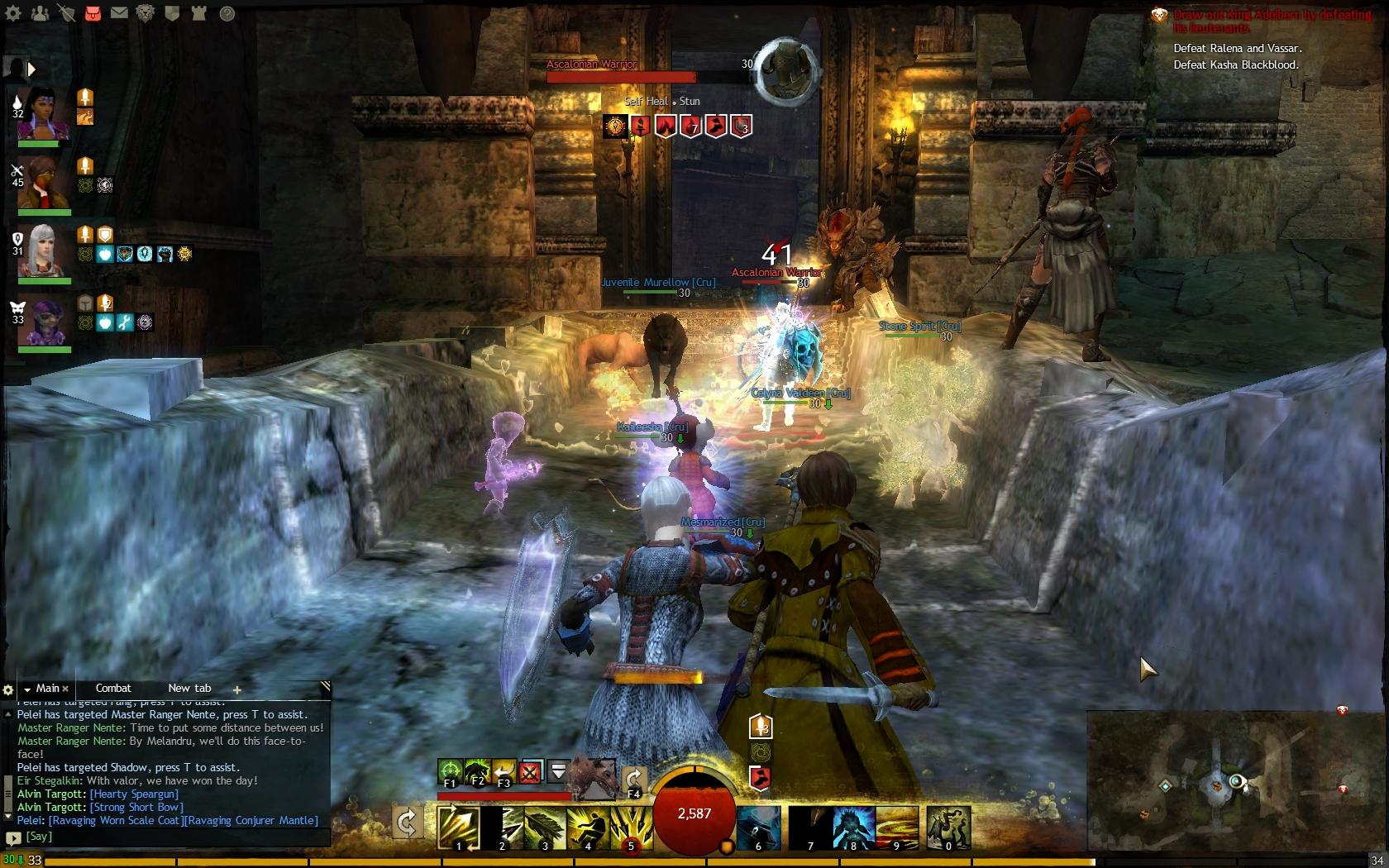The image size is (1389, 868).
Task: Open the mail envelope icon
Action: point(119,13)
